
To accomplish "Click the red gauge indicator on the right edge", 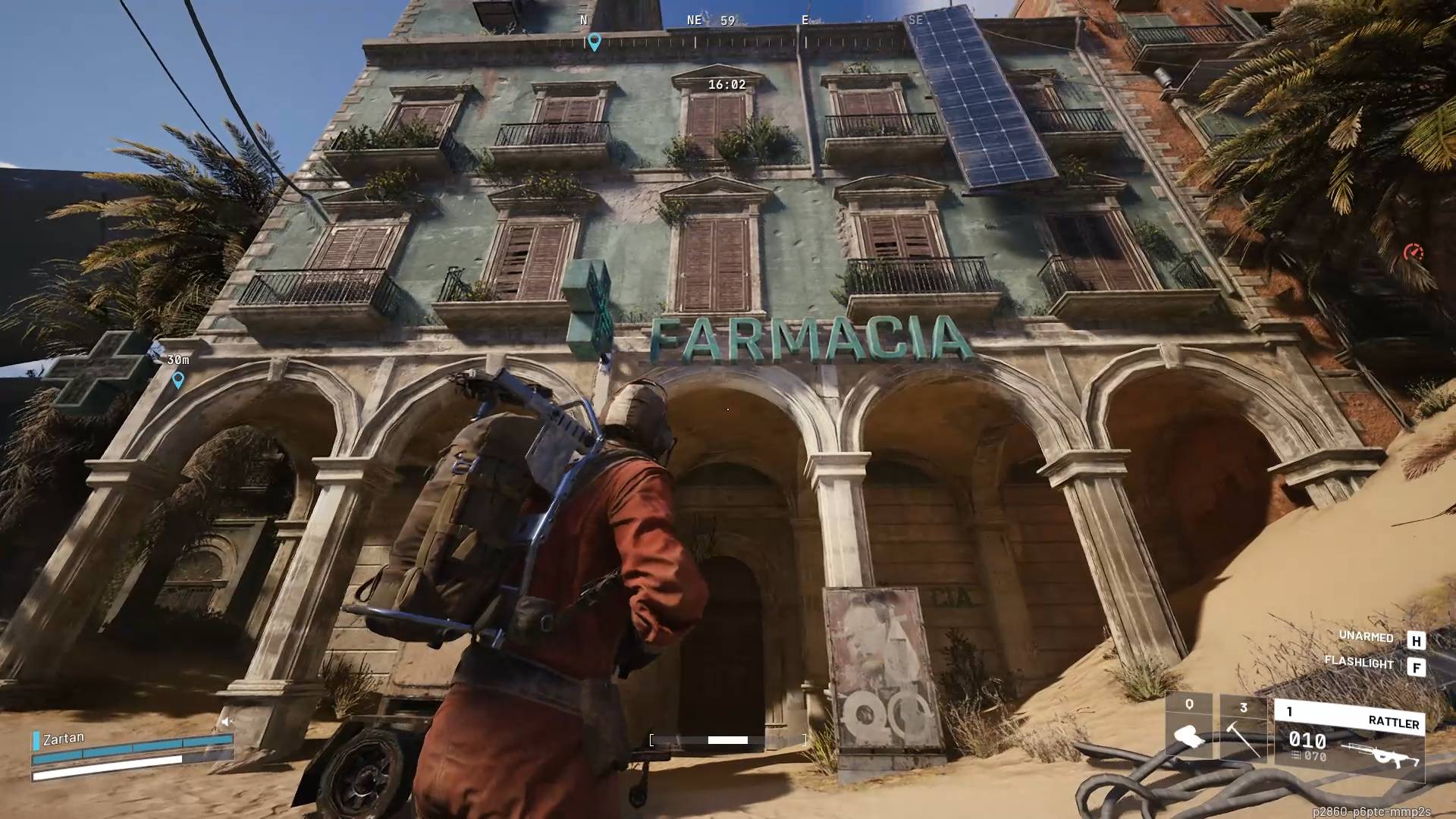I will tap(1412, 250).
